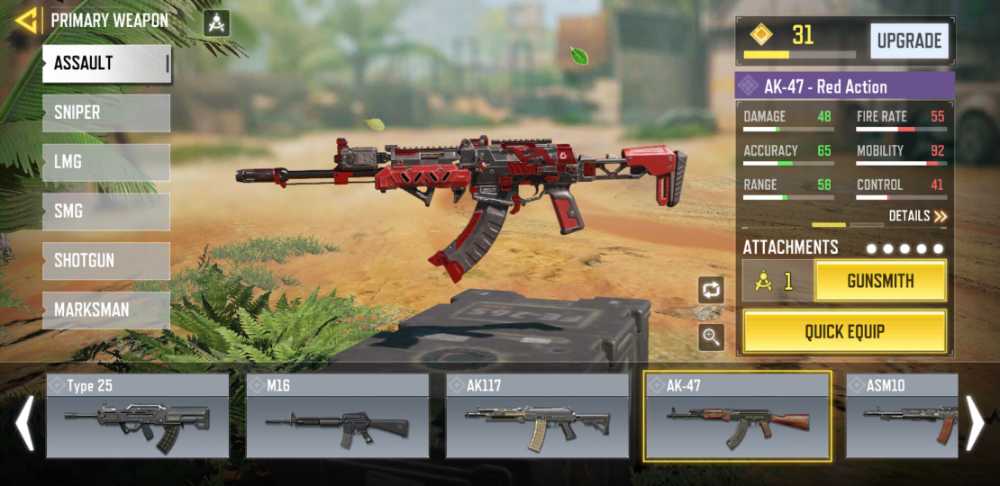
Task: Open the Gunsmith
Action: point(880,281)
